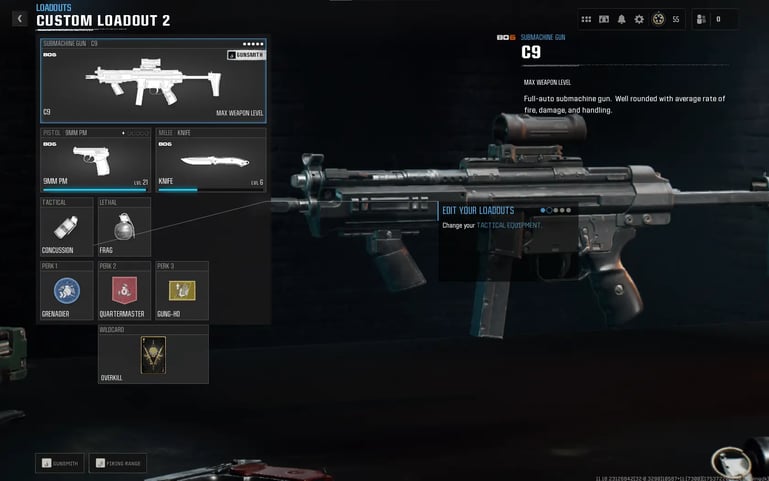The height and width of the screenshot is (481, 769).
Task: Open Gunsmith from the bottom bar
Action: point(60,463)
